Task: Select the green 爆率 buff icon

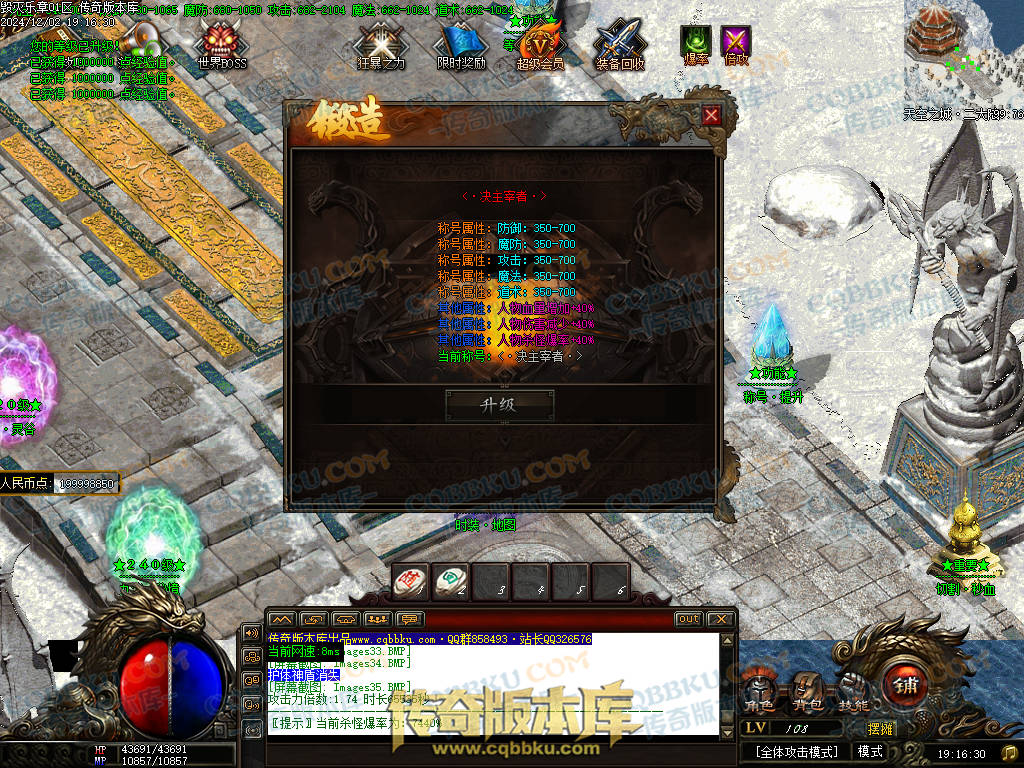Action: pyautogui.click(x=695, y=43)
